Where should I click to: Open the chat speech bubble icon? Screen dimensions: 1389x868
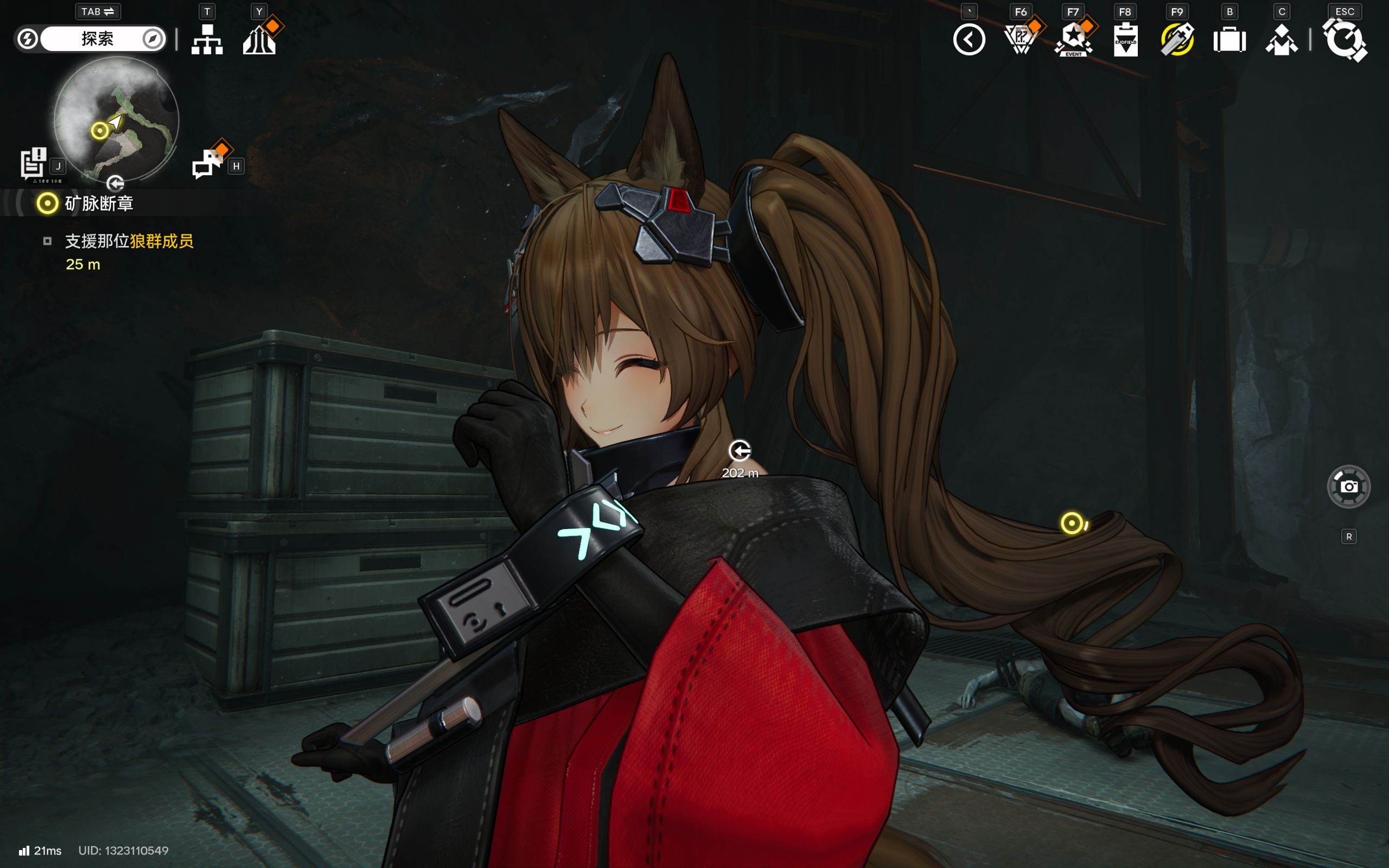pos(208,164)
